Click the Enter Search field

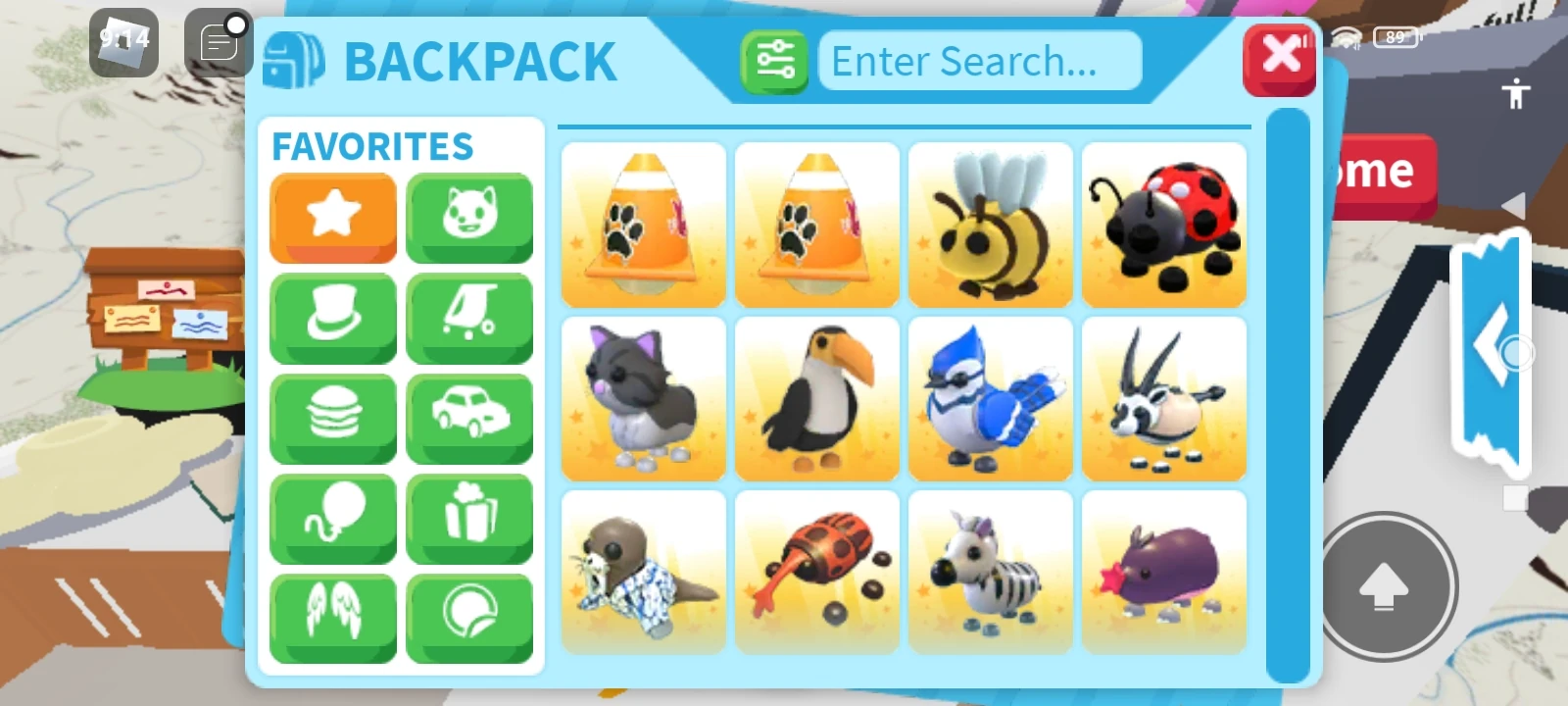(x=978, y=61)
